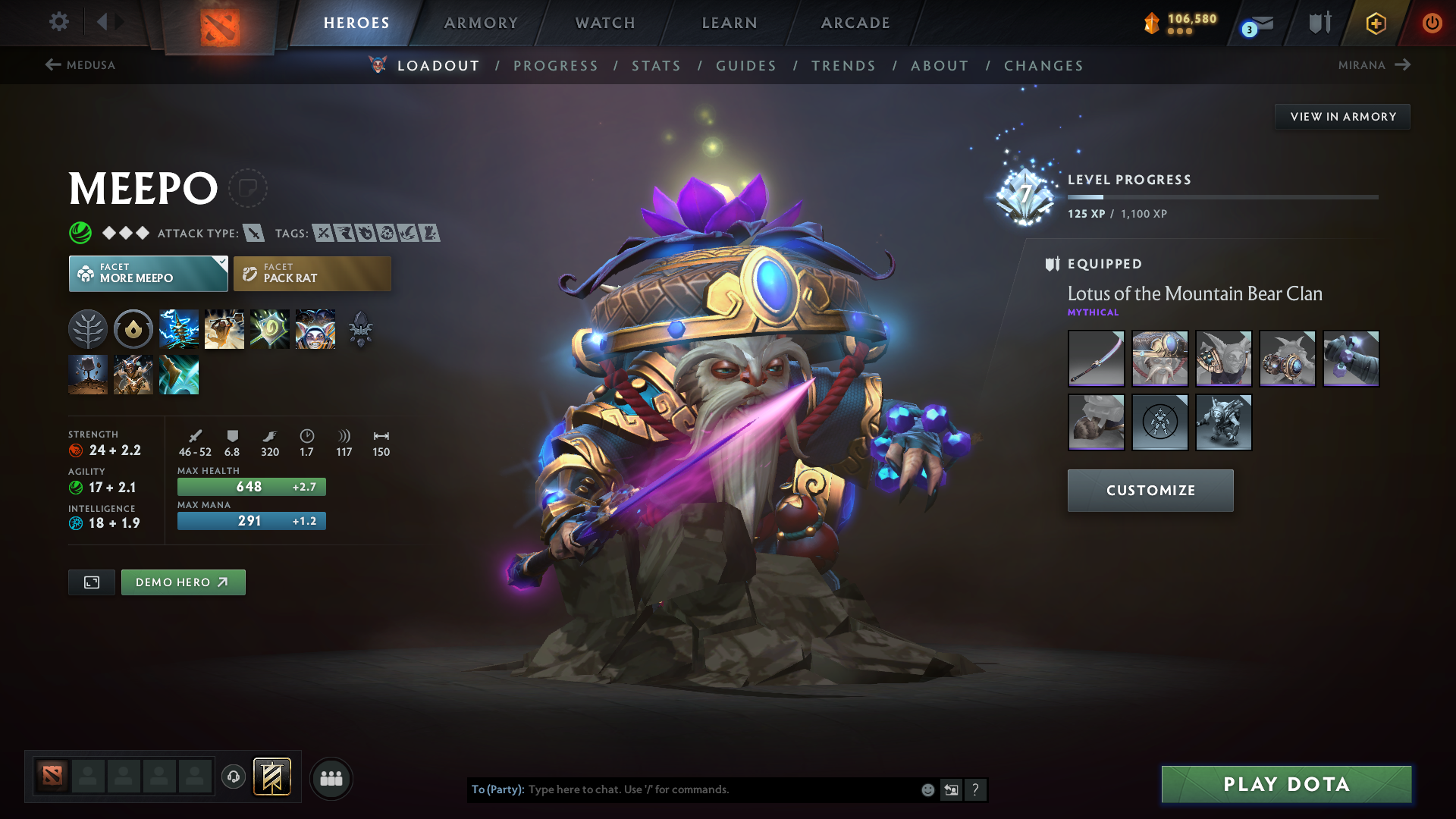This screenshot has height=819, width=1456.
Task: Expand the More Meepo facet dropdown chevron
Action: [221, 264]
